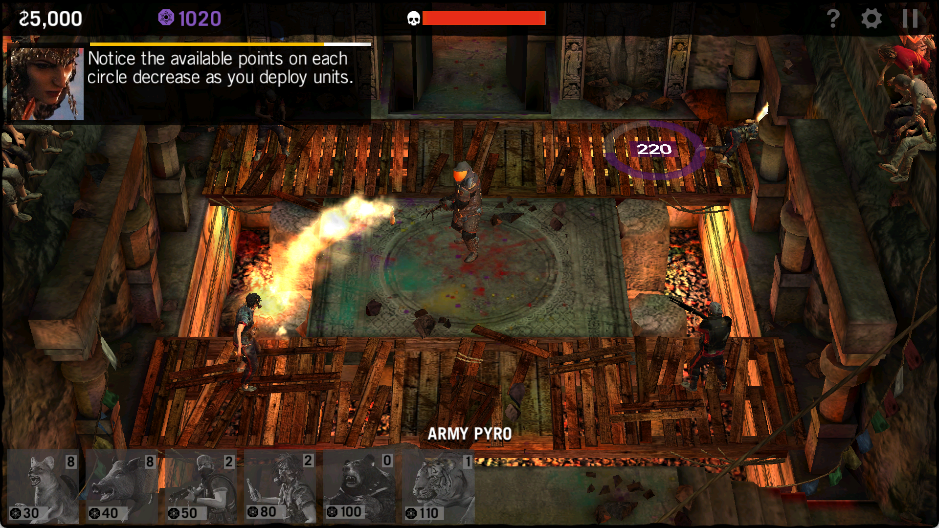This screenshot has width=939, height=528.
Task: Open the gear settings menu
Action: point(872,18)
